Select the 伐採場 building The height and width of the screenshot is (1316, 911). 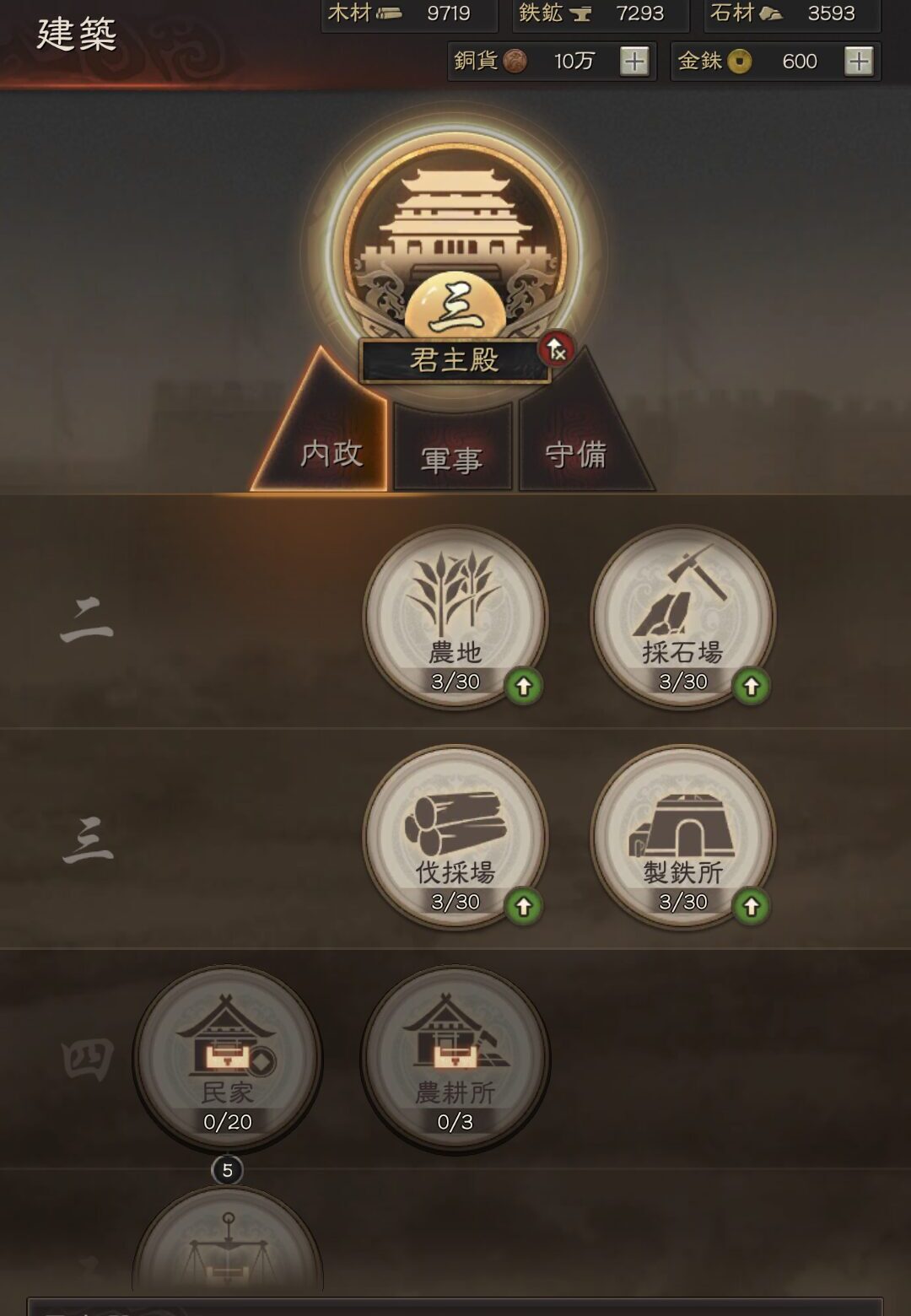[455, 837]
